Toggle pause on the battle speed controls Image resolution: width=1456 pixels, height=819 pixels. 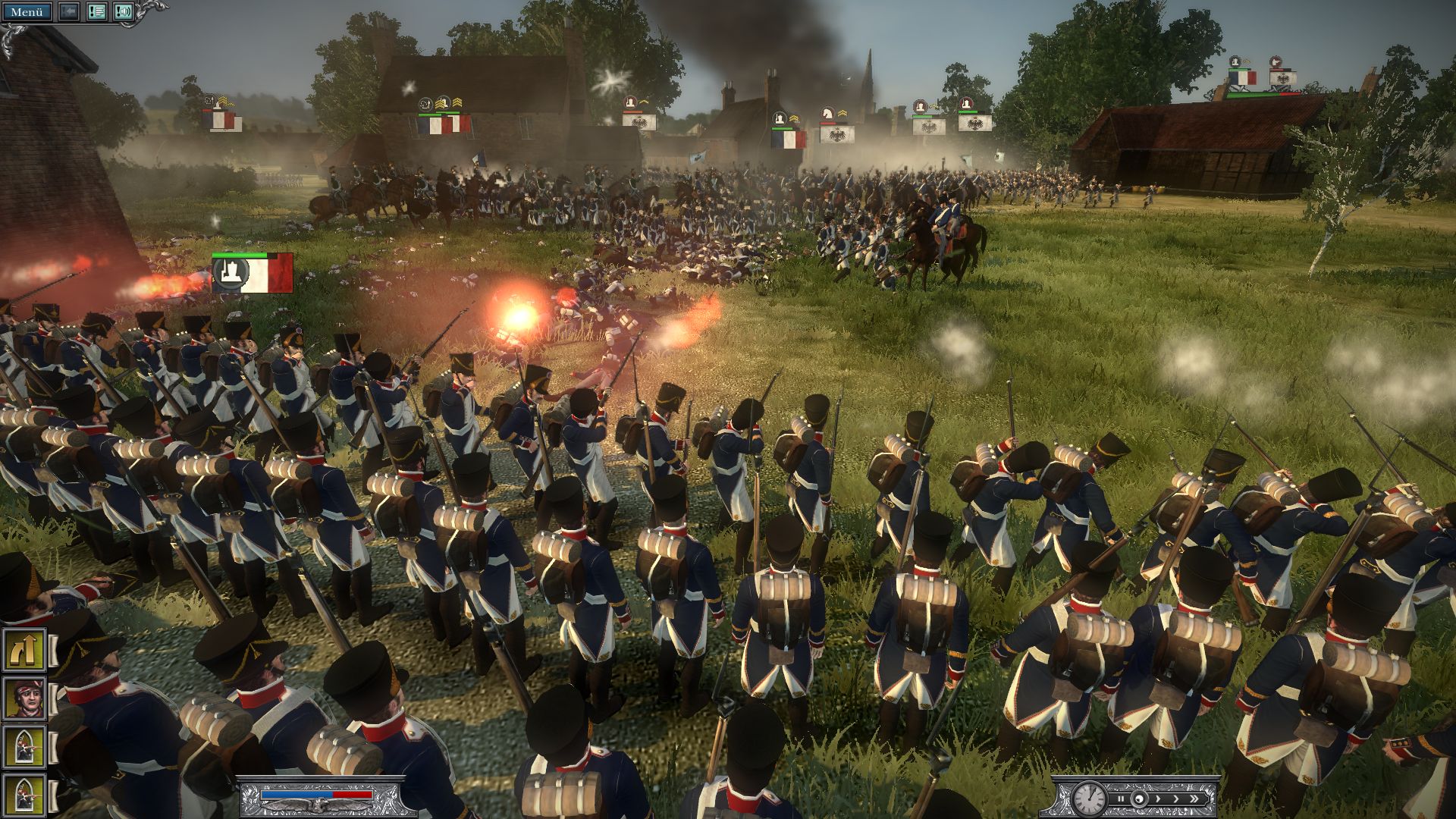point(1120,799)
